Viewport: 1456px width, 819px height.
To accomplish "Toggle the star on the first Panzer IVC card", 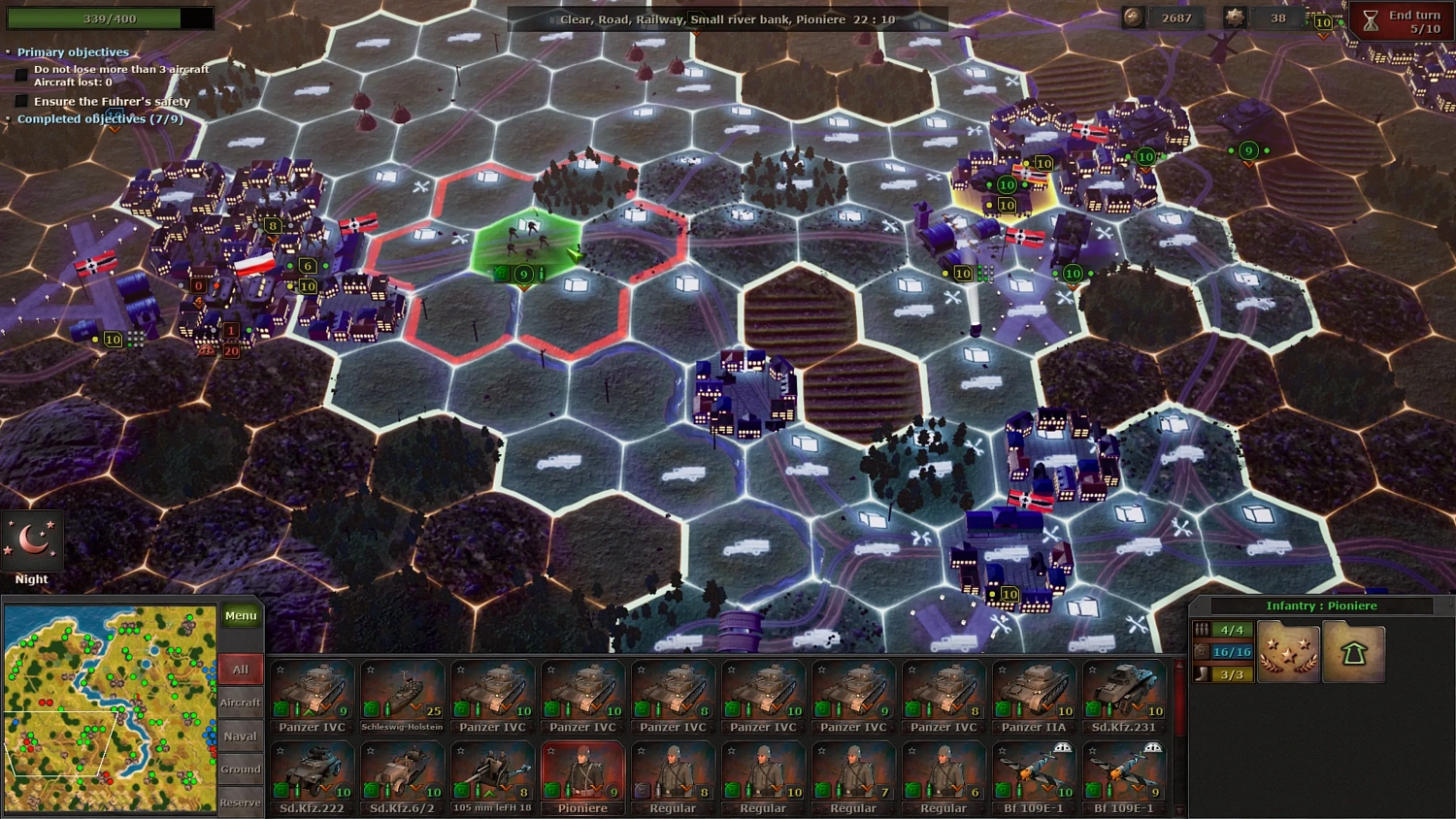I will [280, 668].
